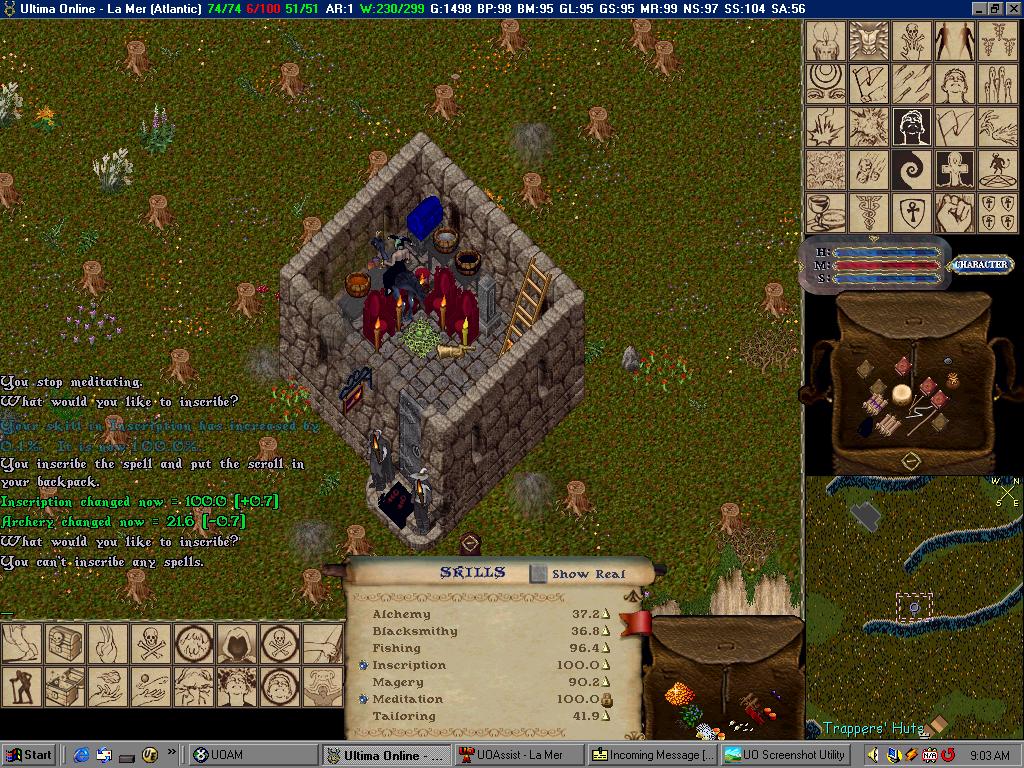This screenshot has width=1024, height=768.
Task: Select the Fishing skill in the list
Action: [396, 648]
